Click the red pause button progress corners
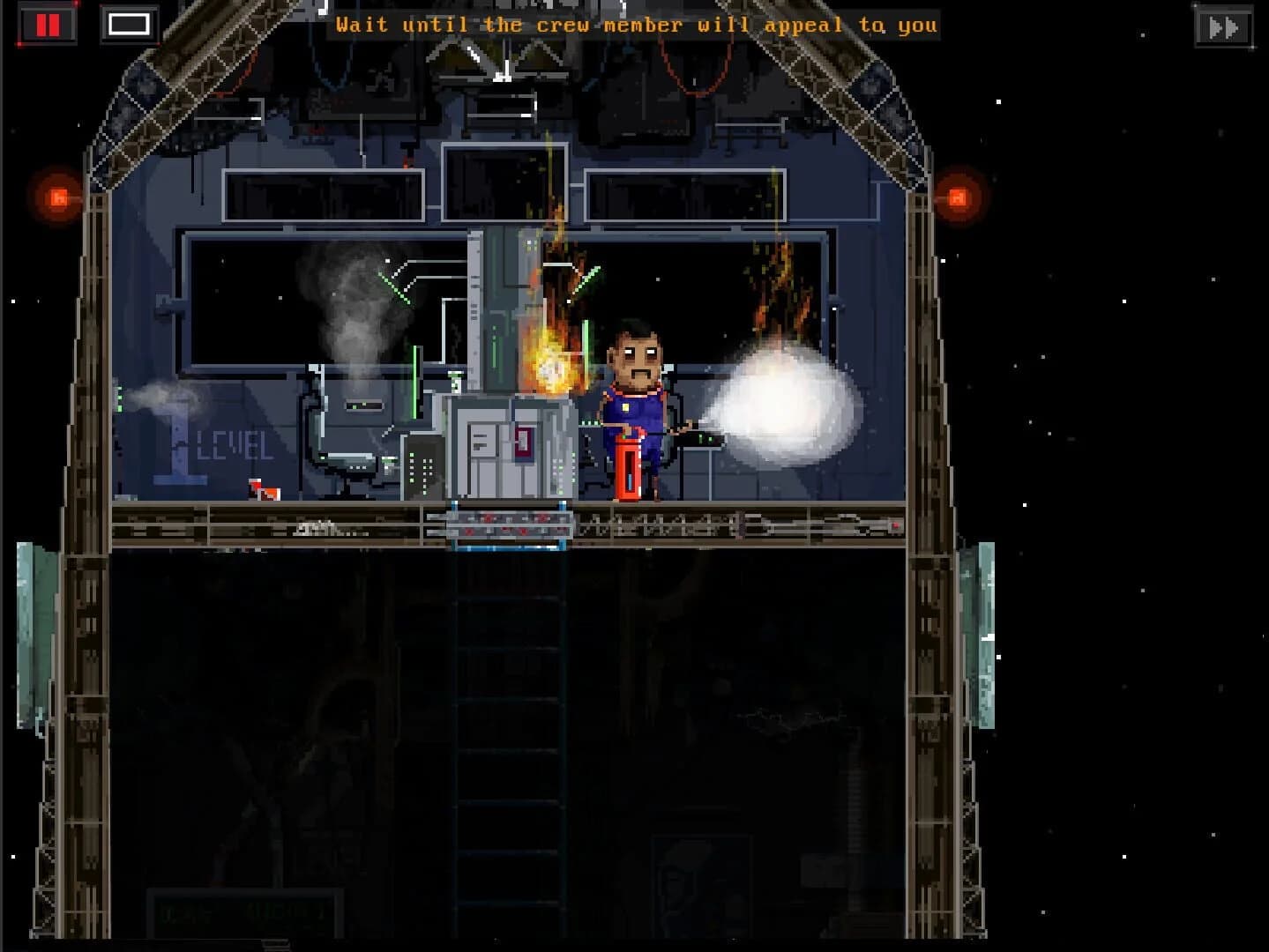Screen dimensions: 1269x952 (49, 24)
